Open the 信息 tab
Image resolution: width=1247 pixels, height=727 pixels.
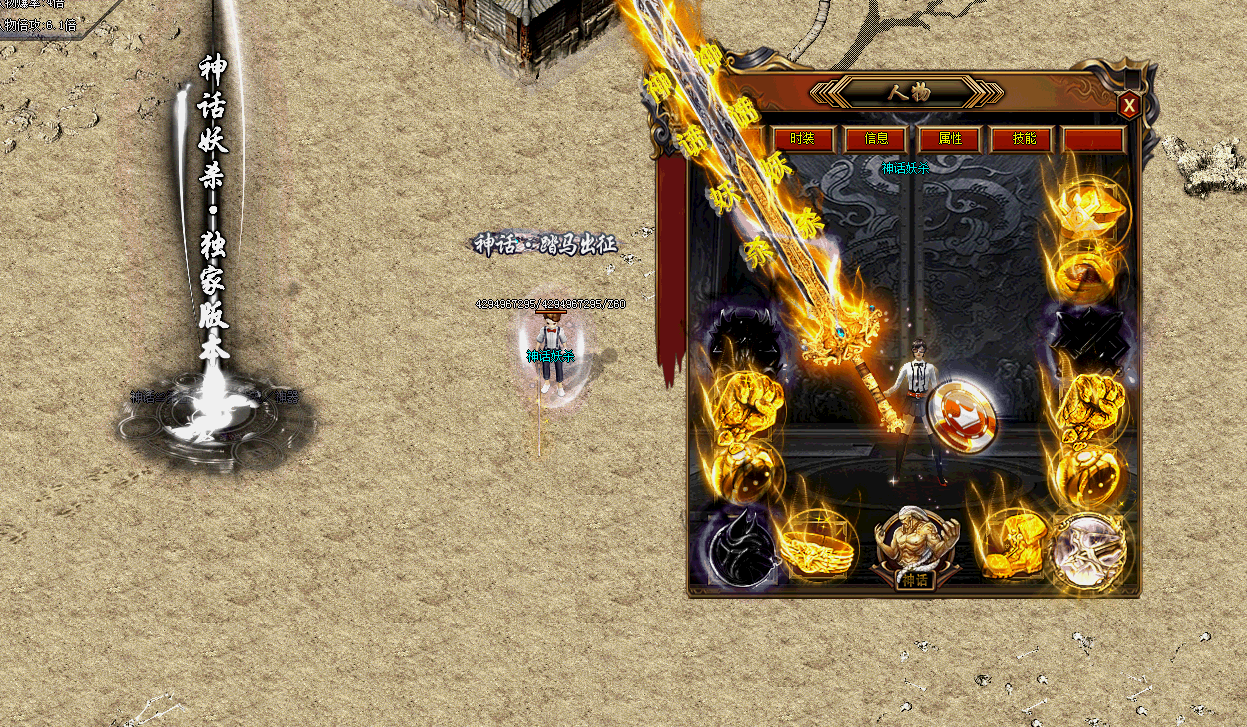876,139
